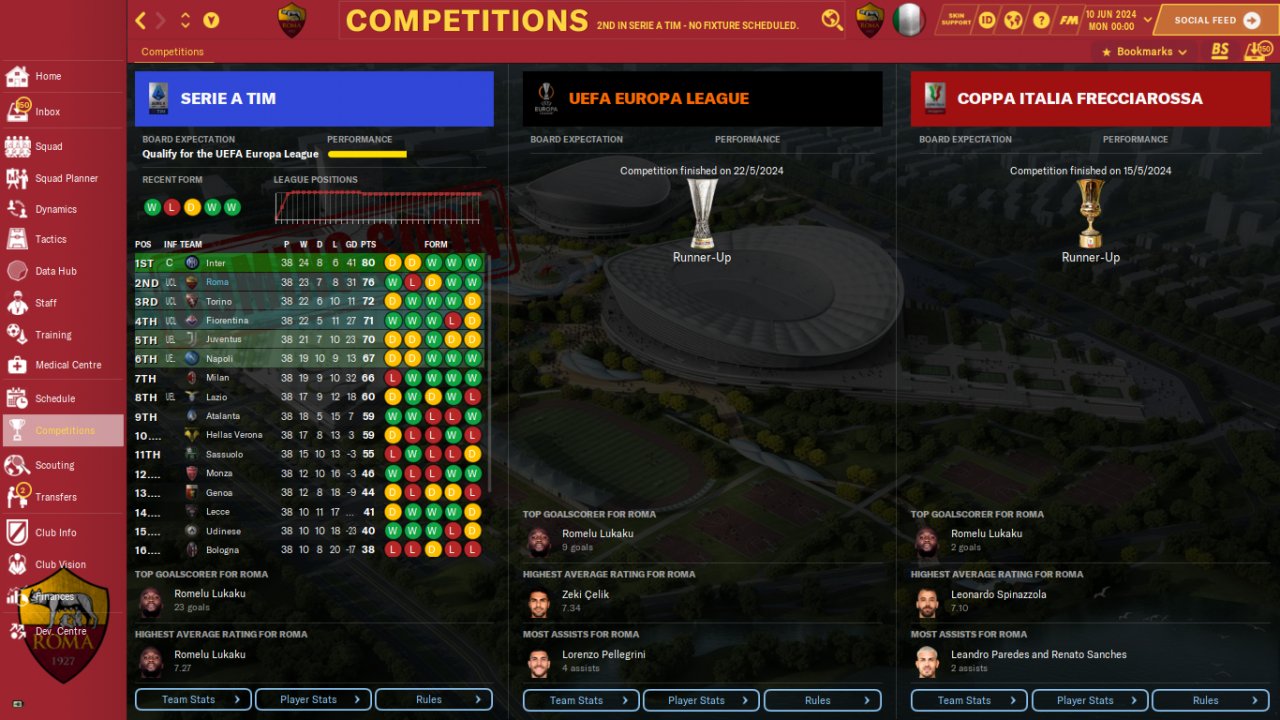Visit the Medical Centre

click(x=67, y=365)
